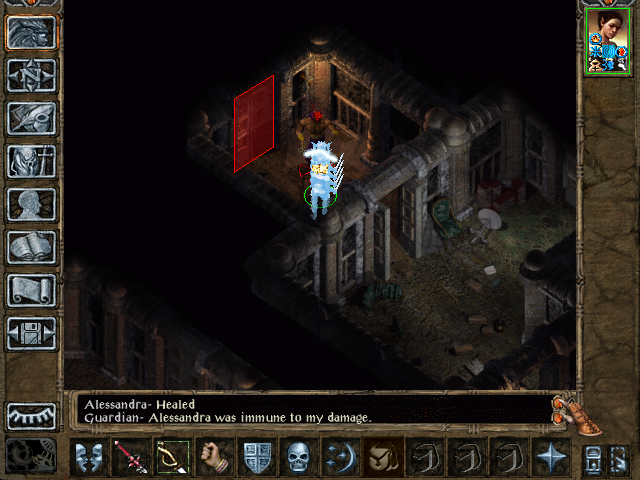Activate the dialogue masks button
Viewport: 640px width, 480px height.
tap(88, 457)
